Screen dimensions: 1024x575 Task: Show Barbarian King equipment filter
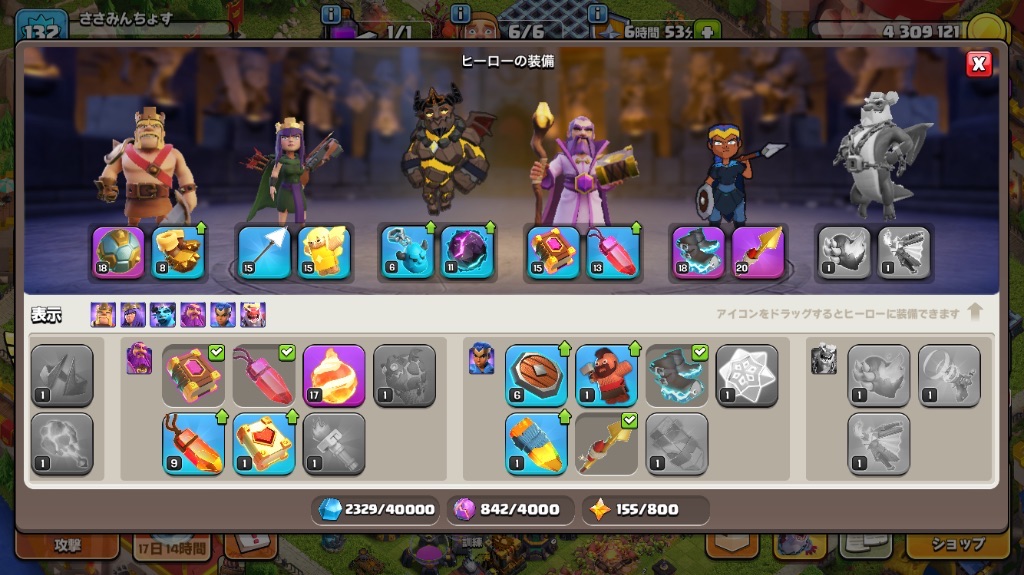coord(103,315)
